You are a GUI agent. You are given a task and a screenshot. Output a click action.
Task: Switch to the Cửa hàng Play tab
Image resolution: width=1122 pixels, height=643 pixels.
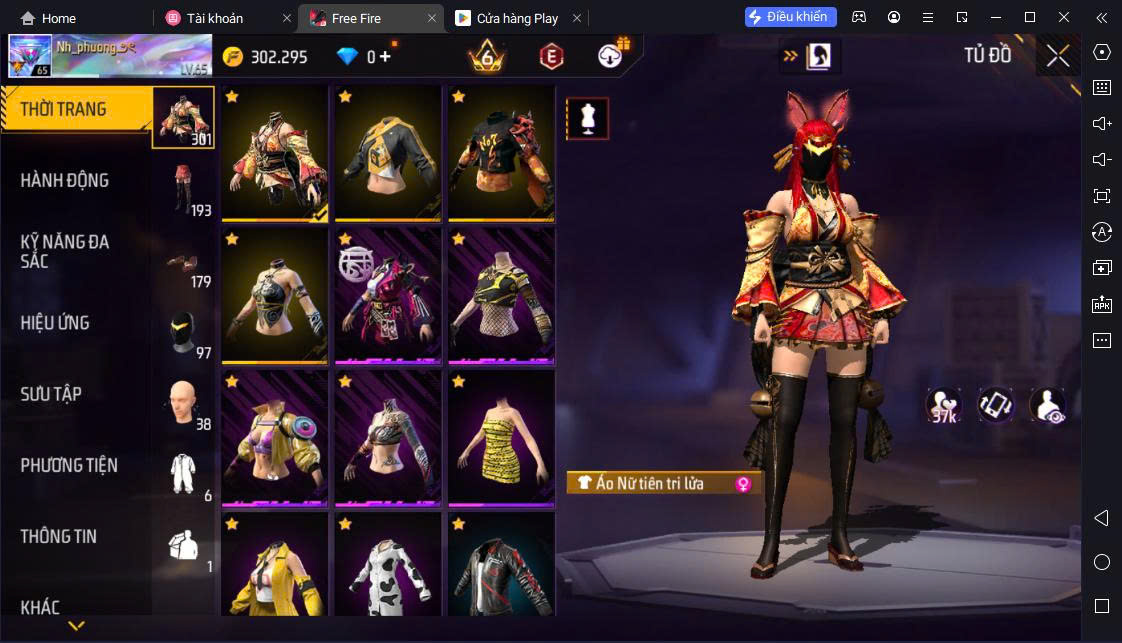click(518, 18)
